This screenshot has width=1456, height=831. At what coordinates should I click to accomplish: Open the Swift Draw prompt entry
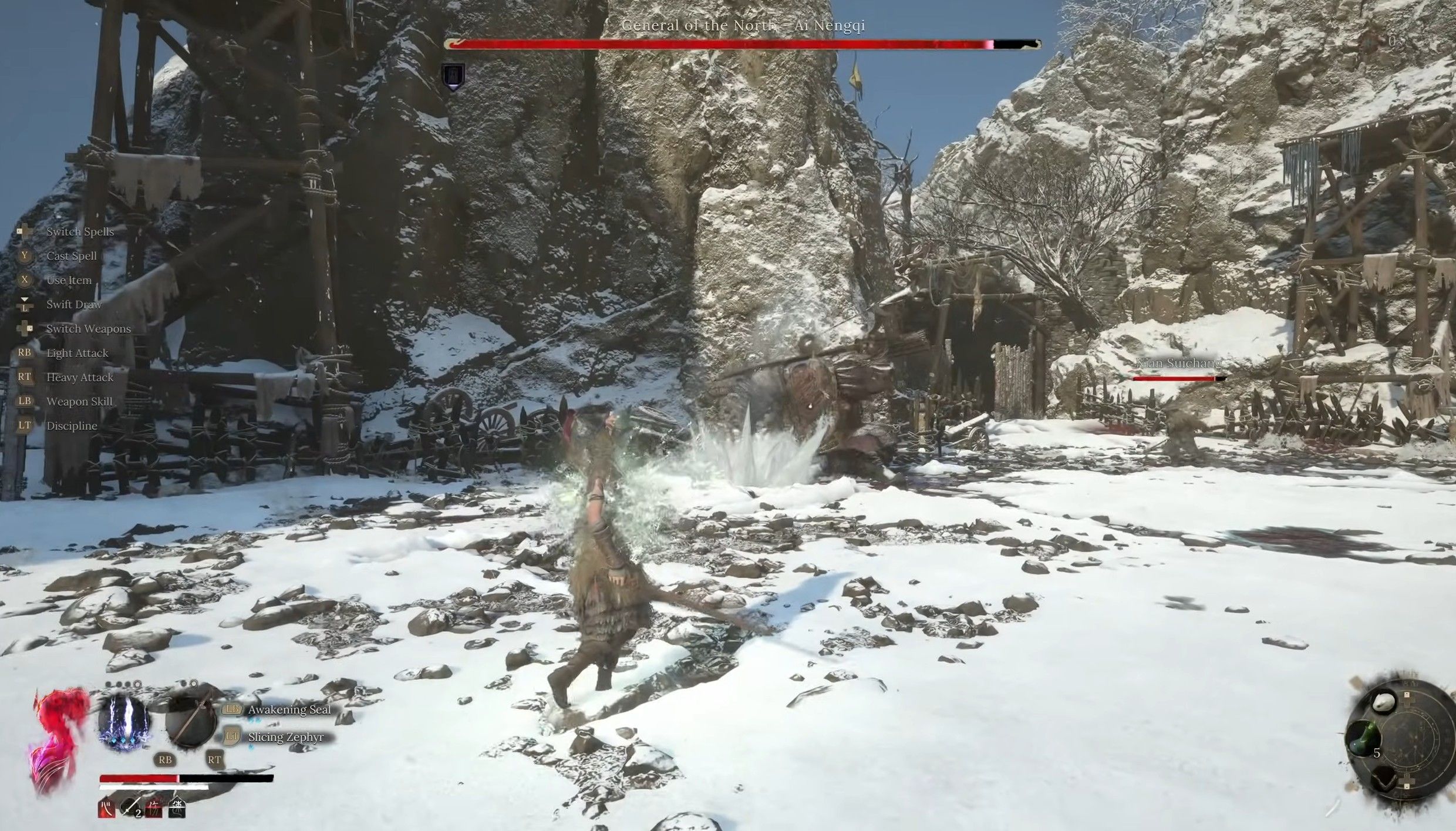tap(73, 304)
